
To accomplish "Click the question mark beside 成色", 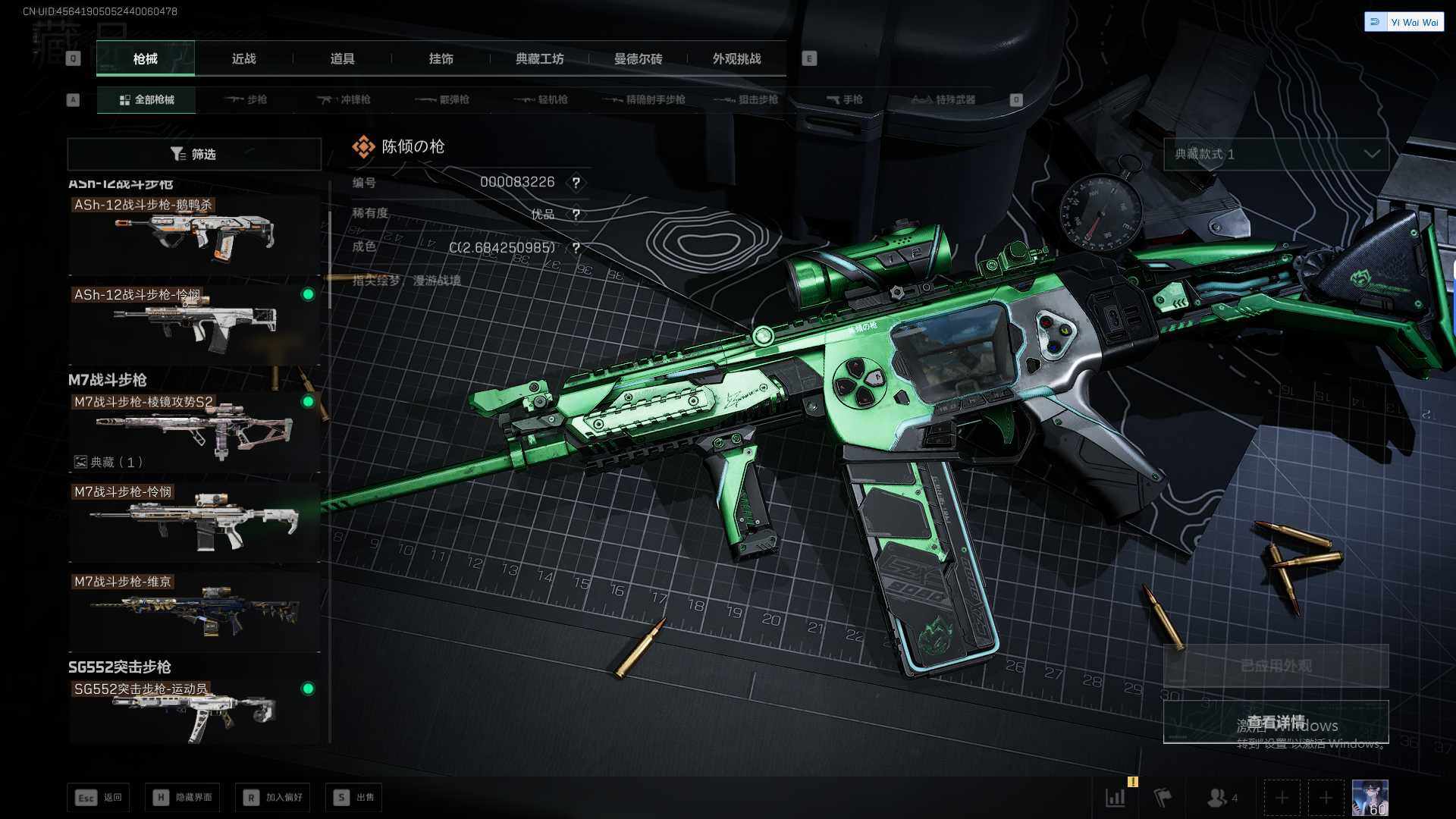I will [x=576, y=248].
